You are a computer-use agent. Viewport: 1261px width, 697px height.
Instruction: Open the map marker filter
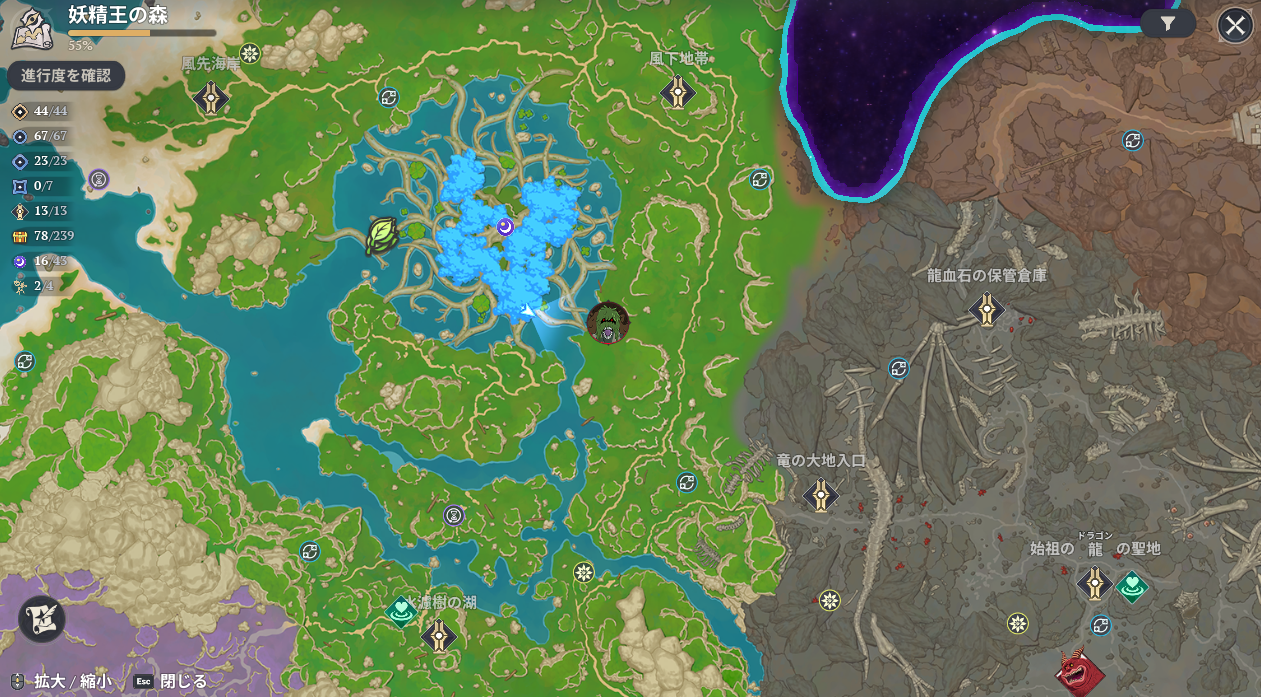1168,24
